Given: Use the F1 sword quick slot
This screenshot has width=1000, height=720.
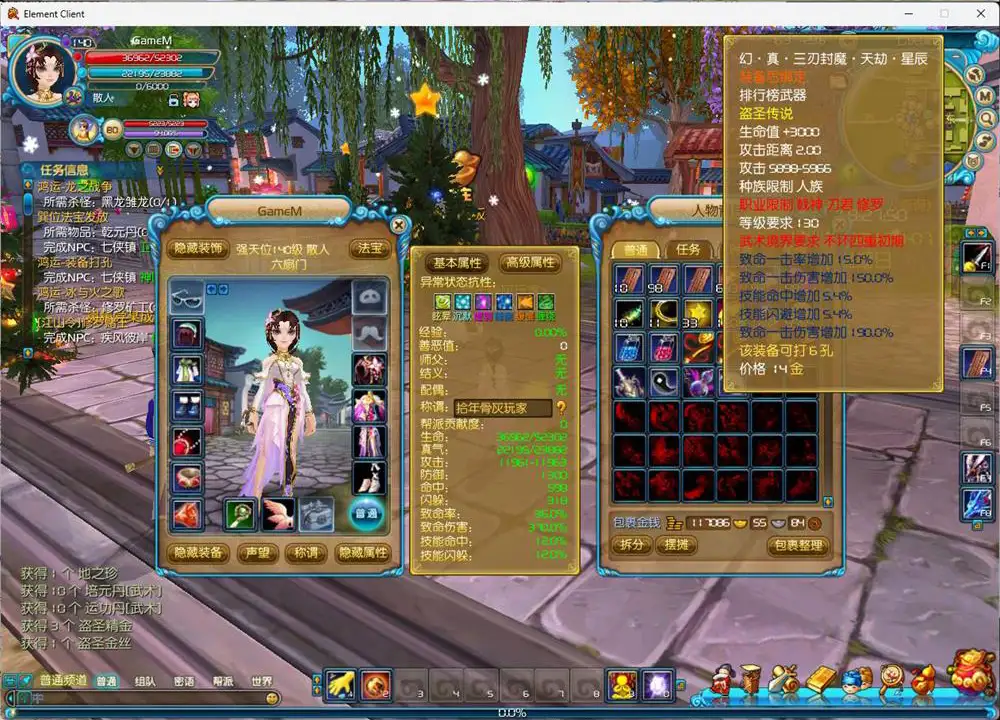Looking at the screenshot, I should click(975, 258).
